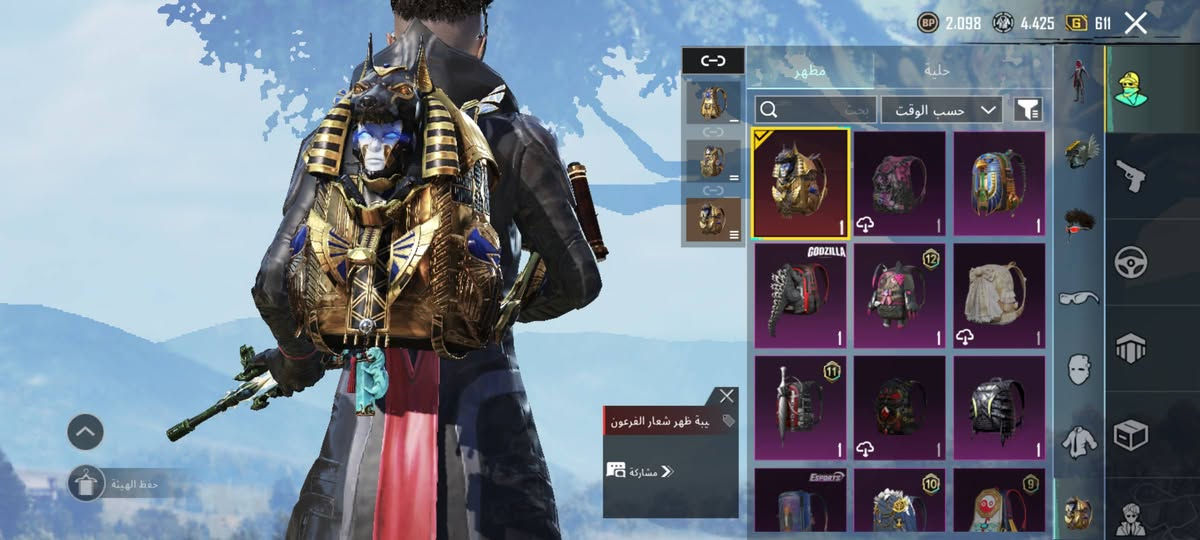
Task: Open the filter funnel button
Action: coord(1028,109)
